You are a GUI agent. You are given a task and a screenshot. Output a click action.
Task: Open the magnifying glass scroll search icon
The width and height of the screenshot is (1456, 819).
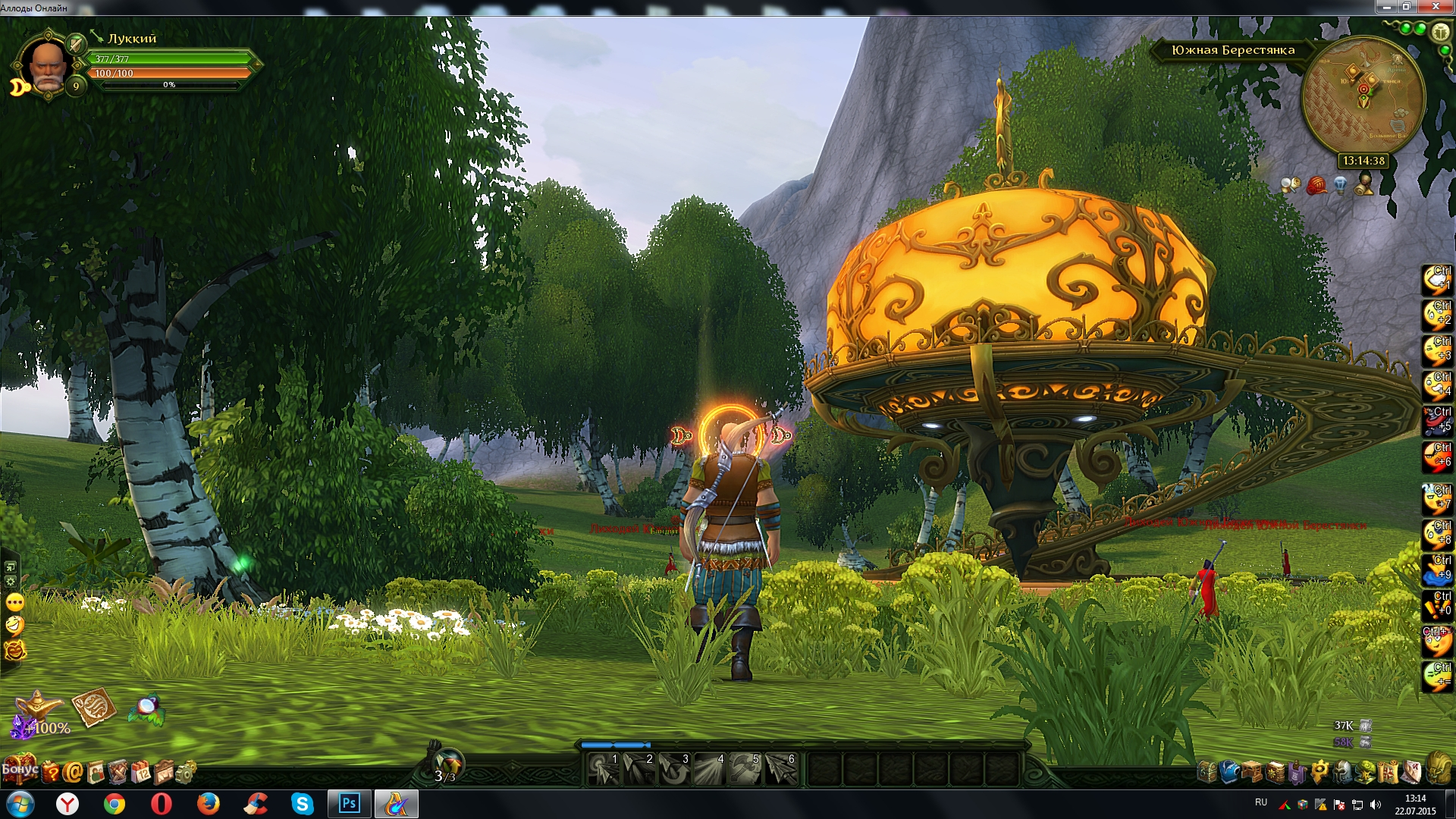click(x=1291, y=184)
